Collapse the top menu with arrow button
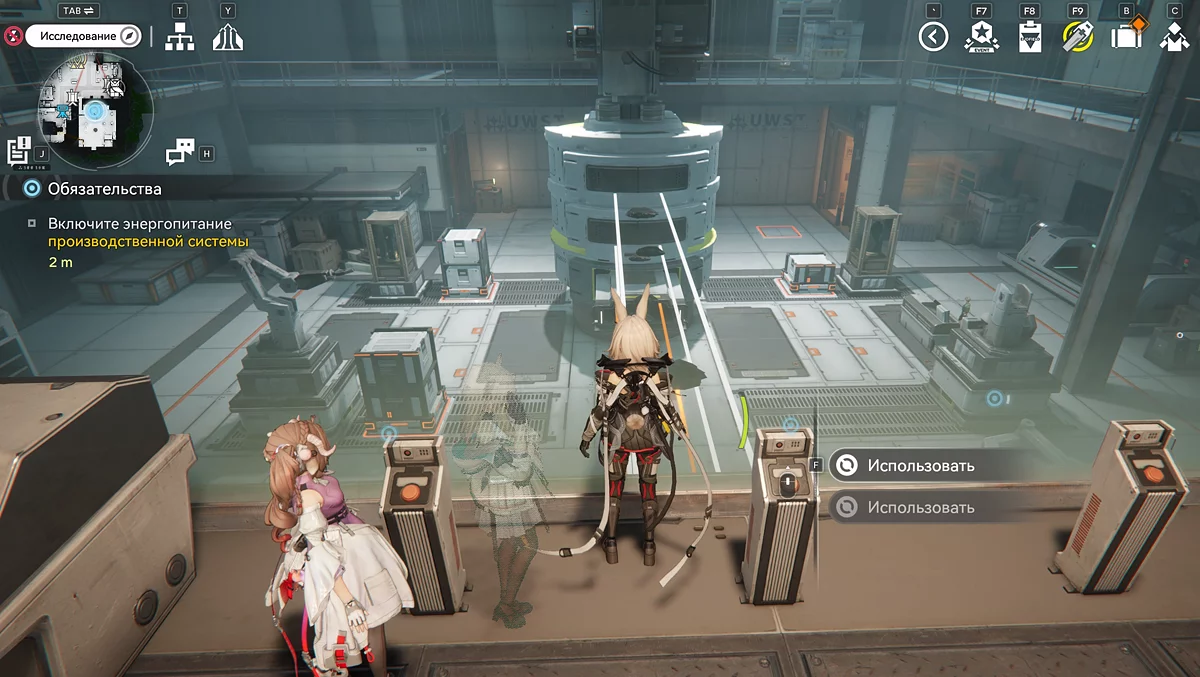 pos(933,38)
